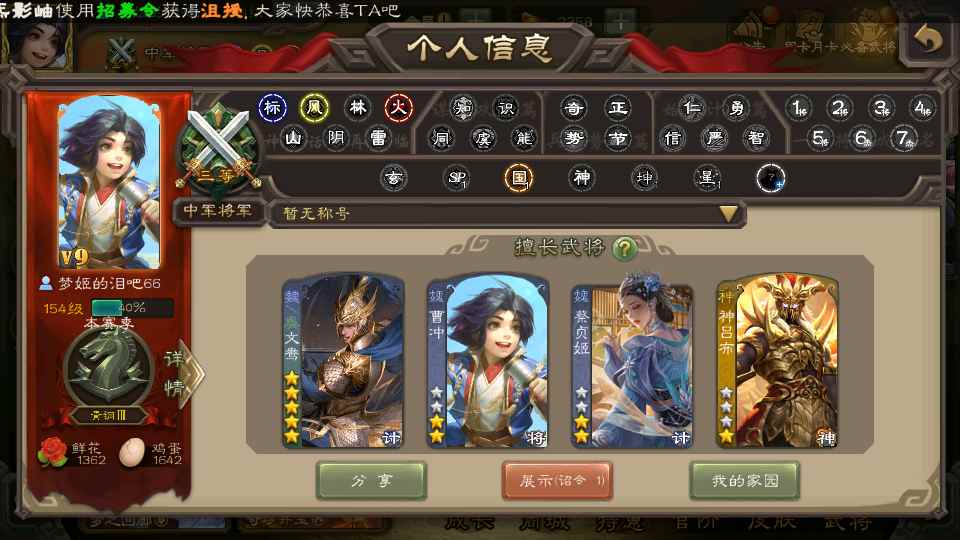Screen dimensions: 960x540
Task: Choose the SP badge icon
Action: [x=456, y=178]
